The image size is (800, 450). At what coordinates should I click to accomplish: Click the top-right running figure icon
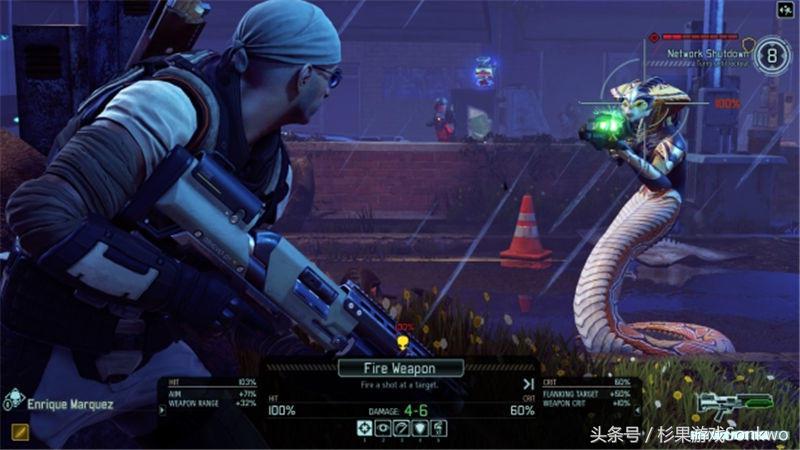(785, 11)
